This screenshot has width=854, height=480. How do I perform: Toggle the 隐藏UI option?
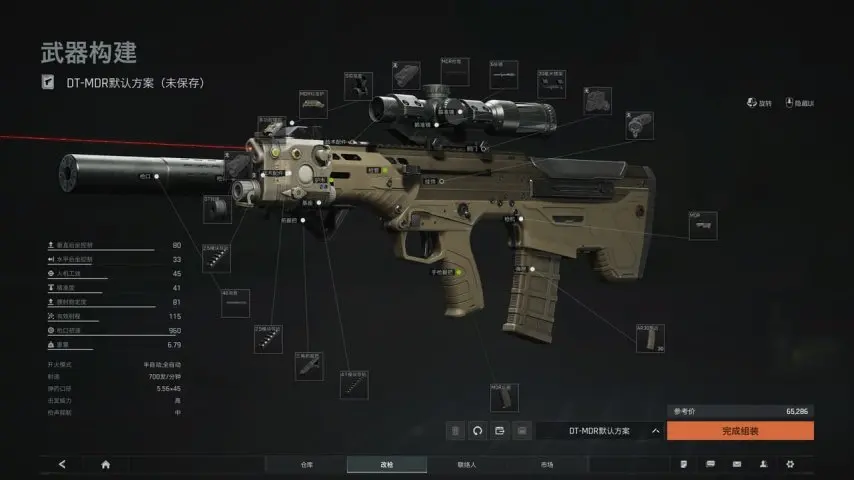coord(802,103)
